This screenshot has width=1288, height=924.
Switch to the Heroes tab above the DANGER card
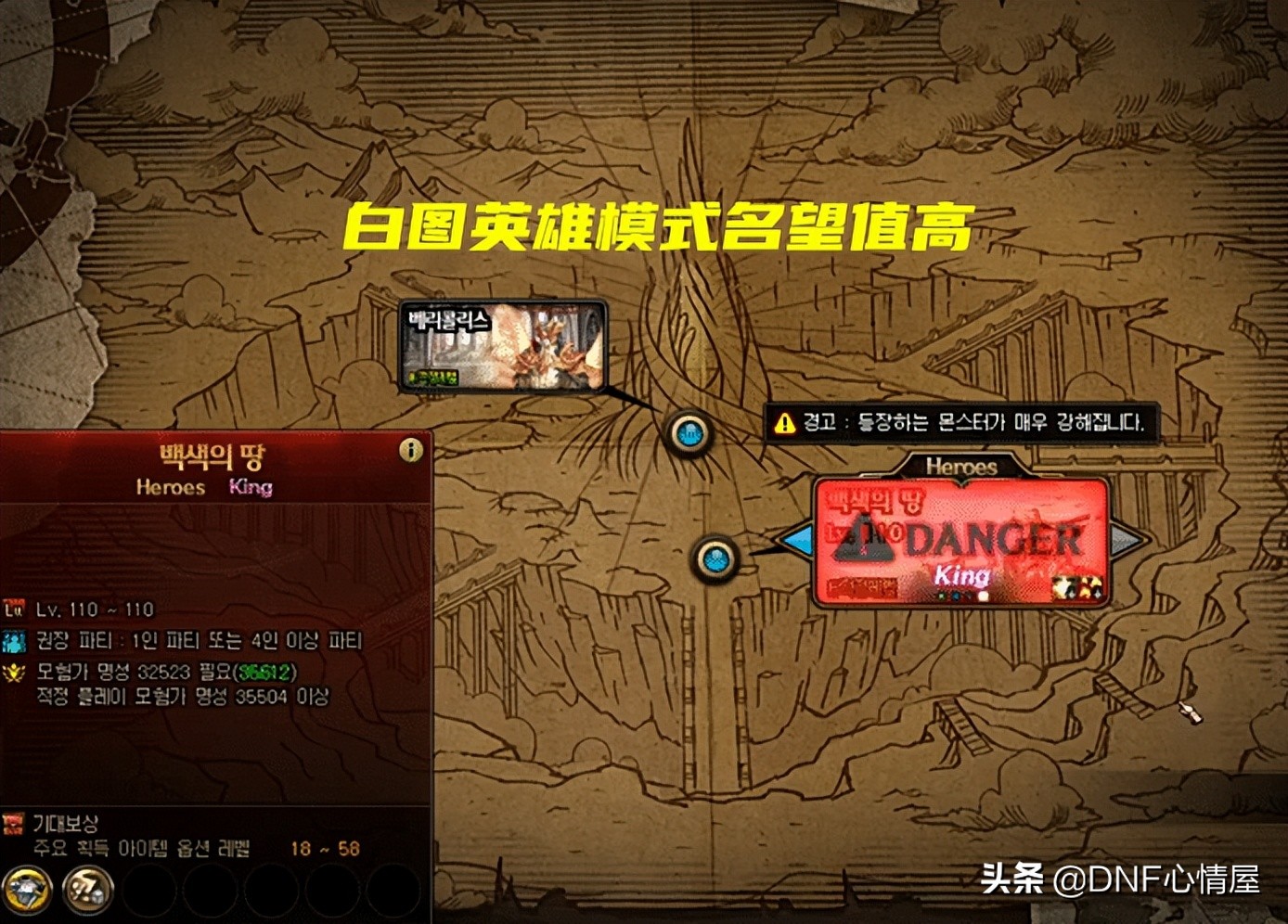point(961,468)
